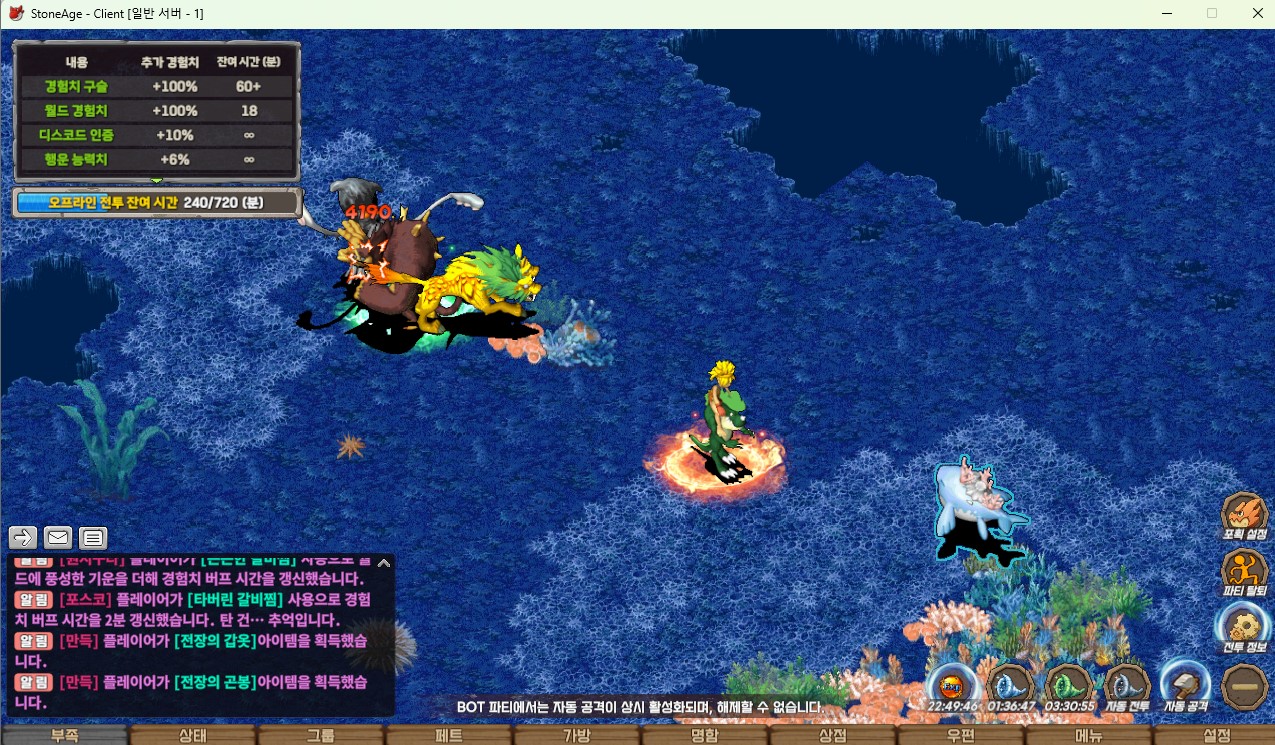Toggle the 자동 공격 auto attack hammer icon

1186,687
